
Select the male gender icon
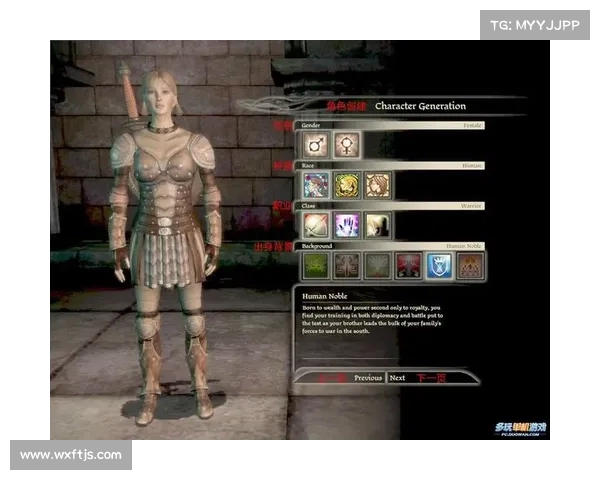coord(315,146)
